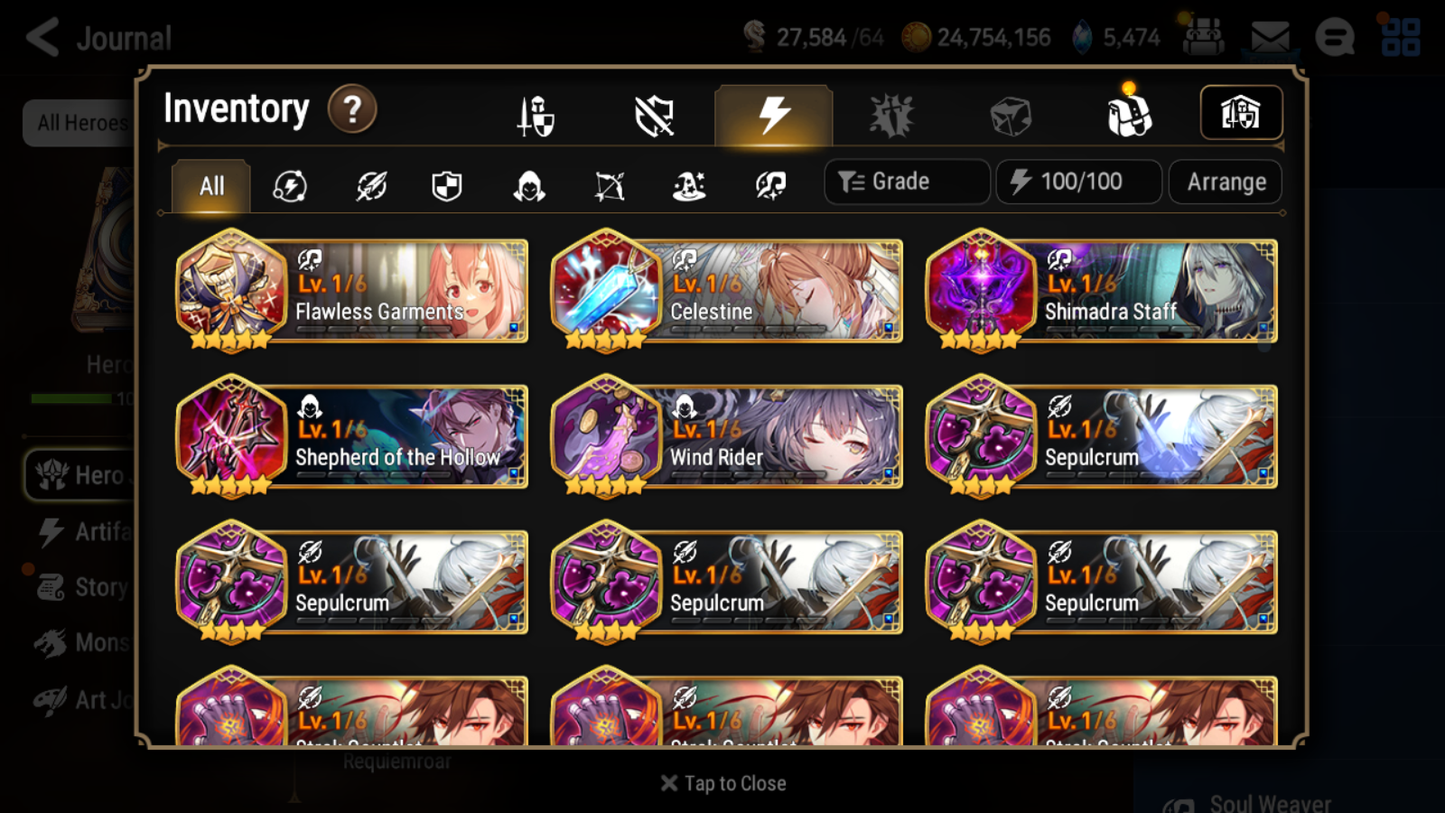
Task: Select the Knight shield filter icon
Action: (448, 185)
